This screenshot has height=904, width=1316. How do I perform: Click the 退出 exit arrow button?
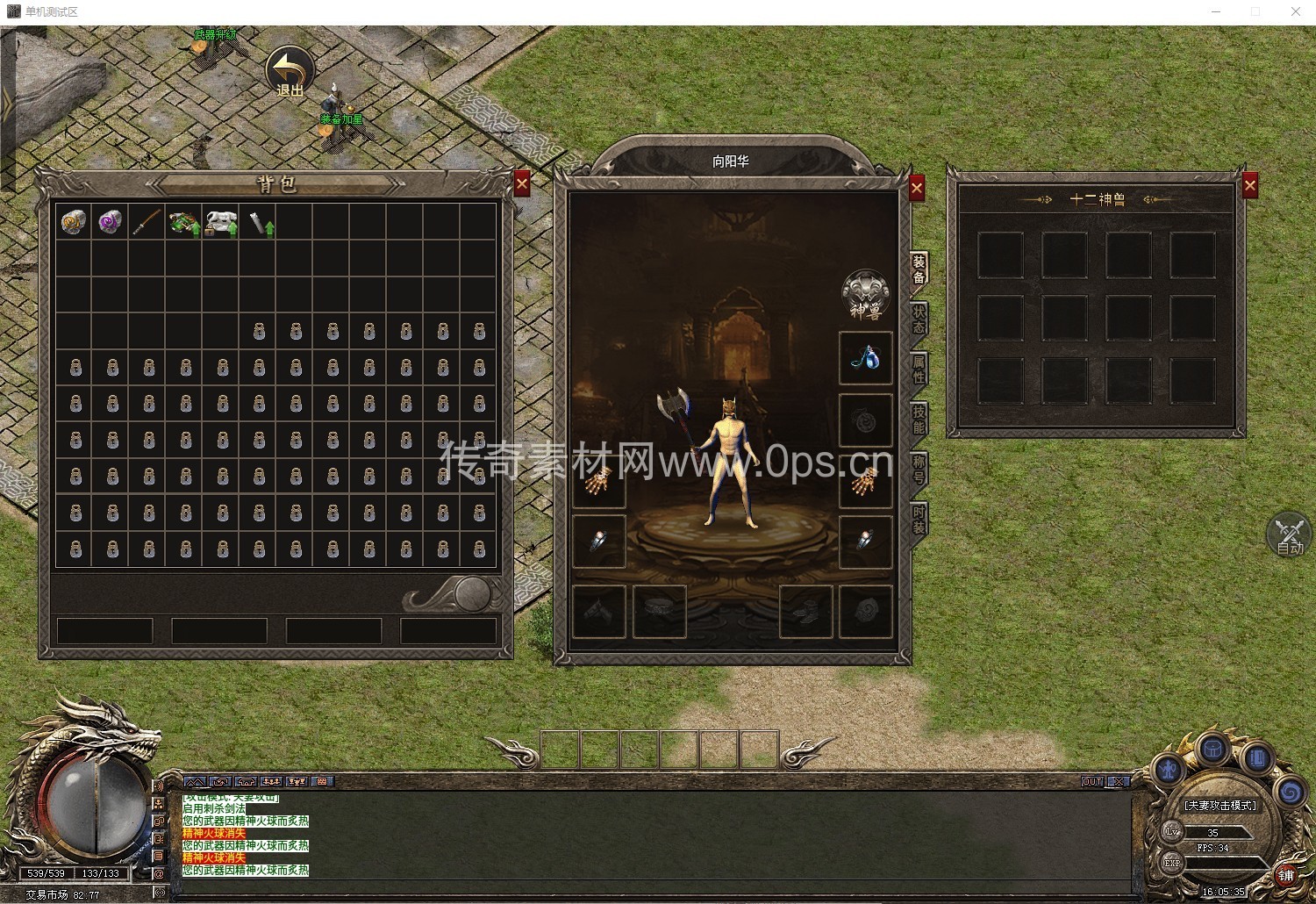tap(290, 70)
